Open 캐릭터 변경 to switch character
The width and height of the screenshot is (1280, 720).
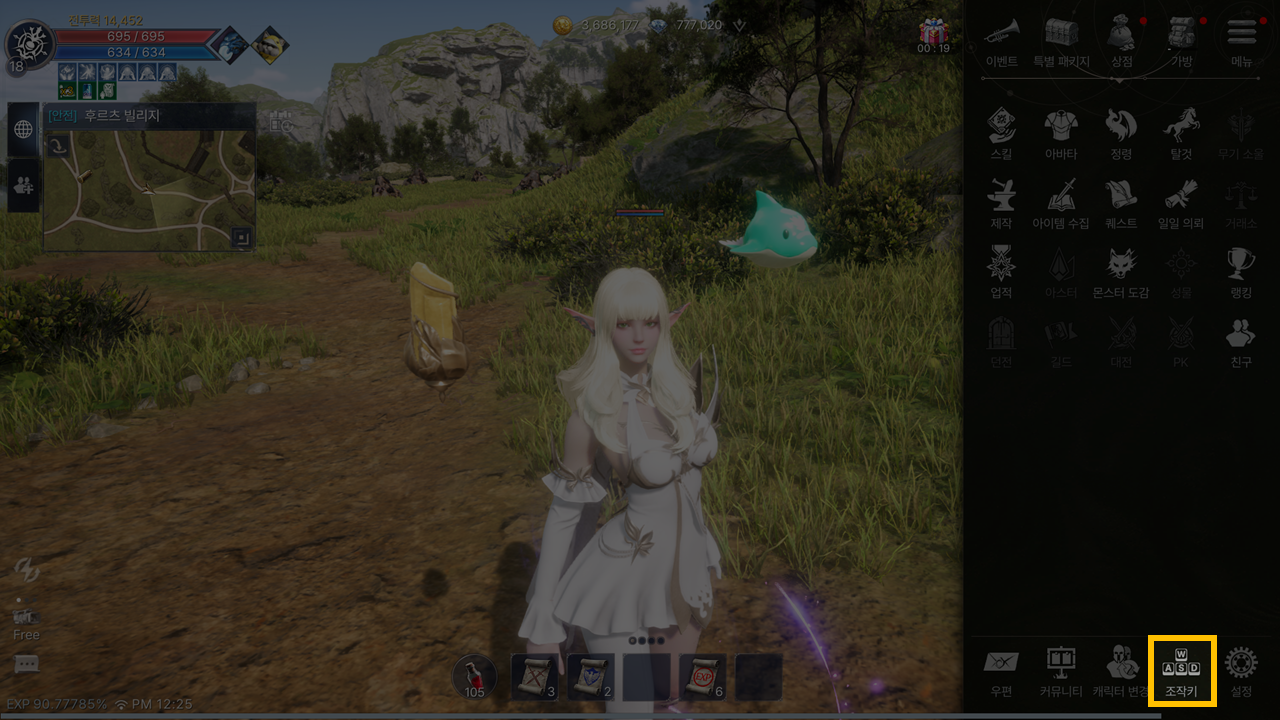pyautogui.click(x=1121, y=669)
